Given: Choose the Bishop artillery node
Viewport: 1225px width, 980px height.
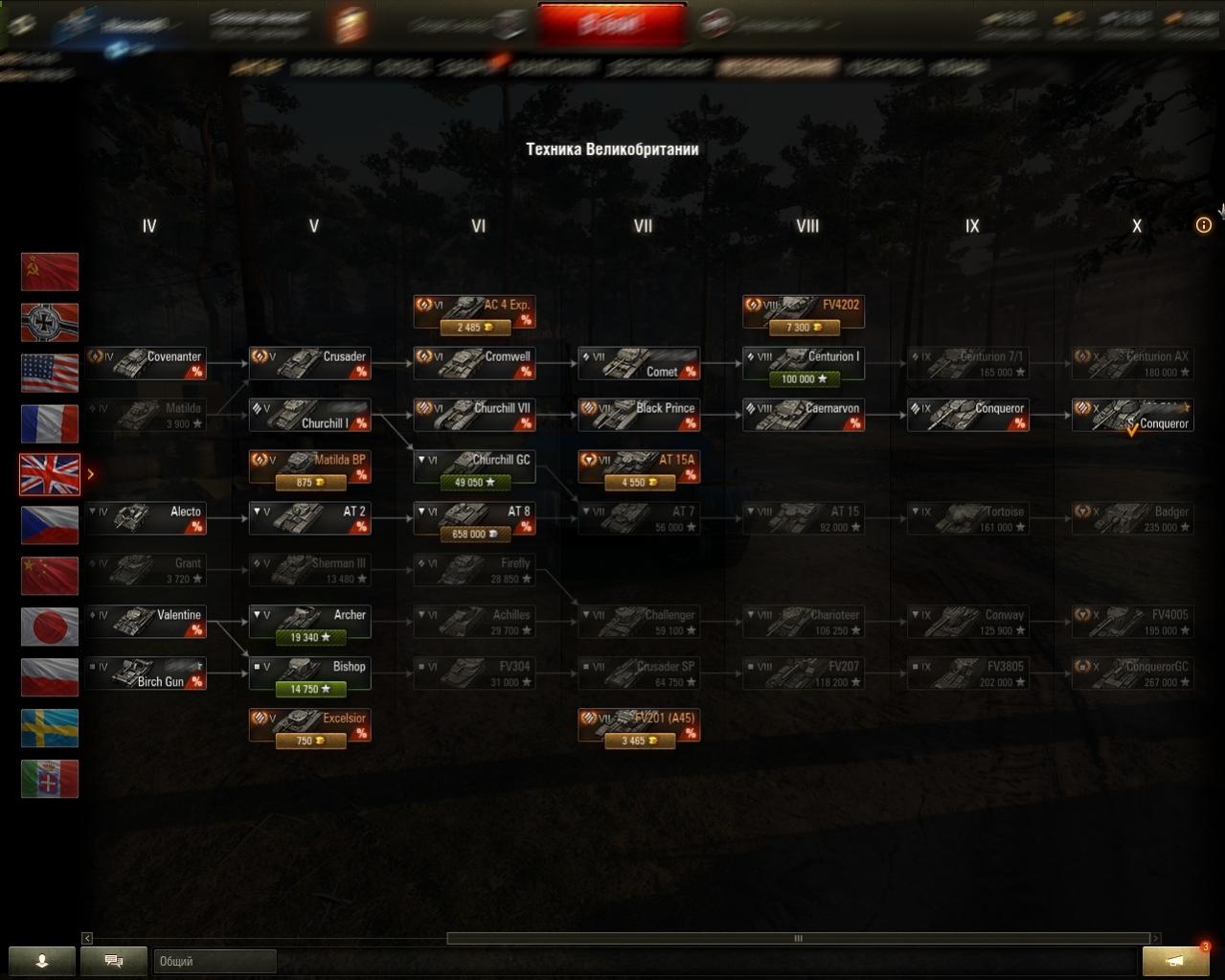Looking at the screenshot, I should [x=309, y=673].
